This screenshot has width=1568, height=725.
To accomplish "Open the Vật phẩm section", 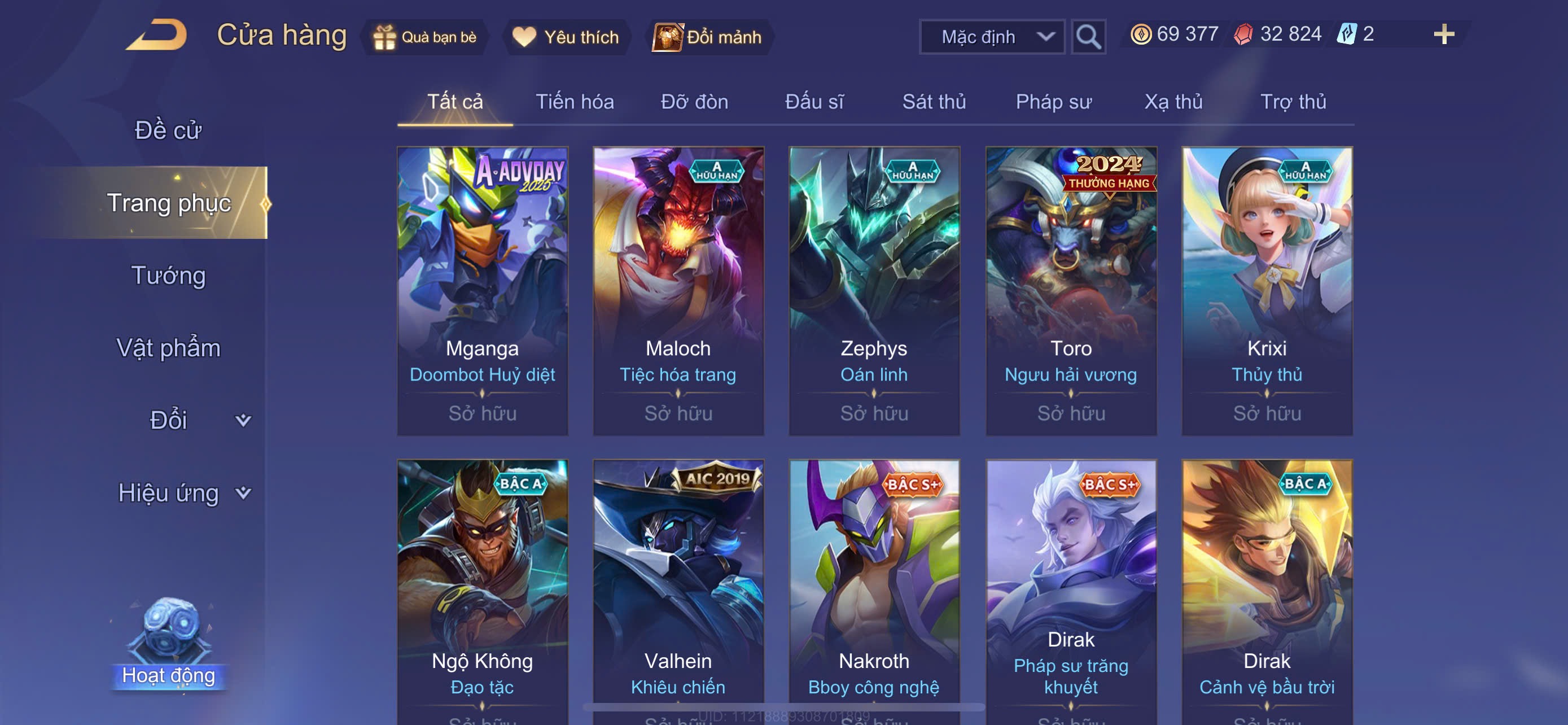I will click(x=168, y=348).
